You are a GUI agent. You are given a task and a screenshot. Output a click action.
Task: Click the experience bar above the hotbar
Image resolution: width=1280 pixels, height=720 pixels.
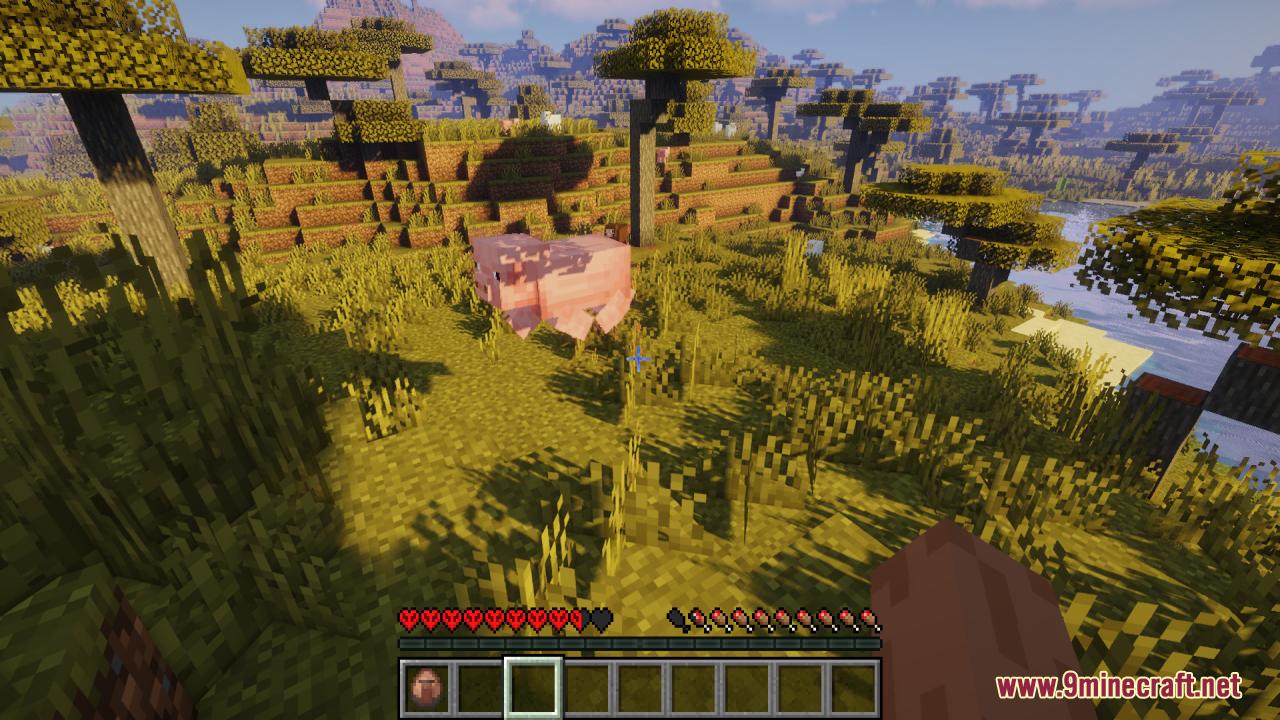click(640, 641)
